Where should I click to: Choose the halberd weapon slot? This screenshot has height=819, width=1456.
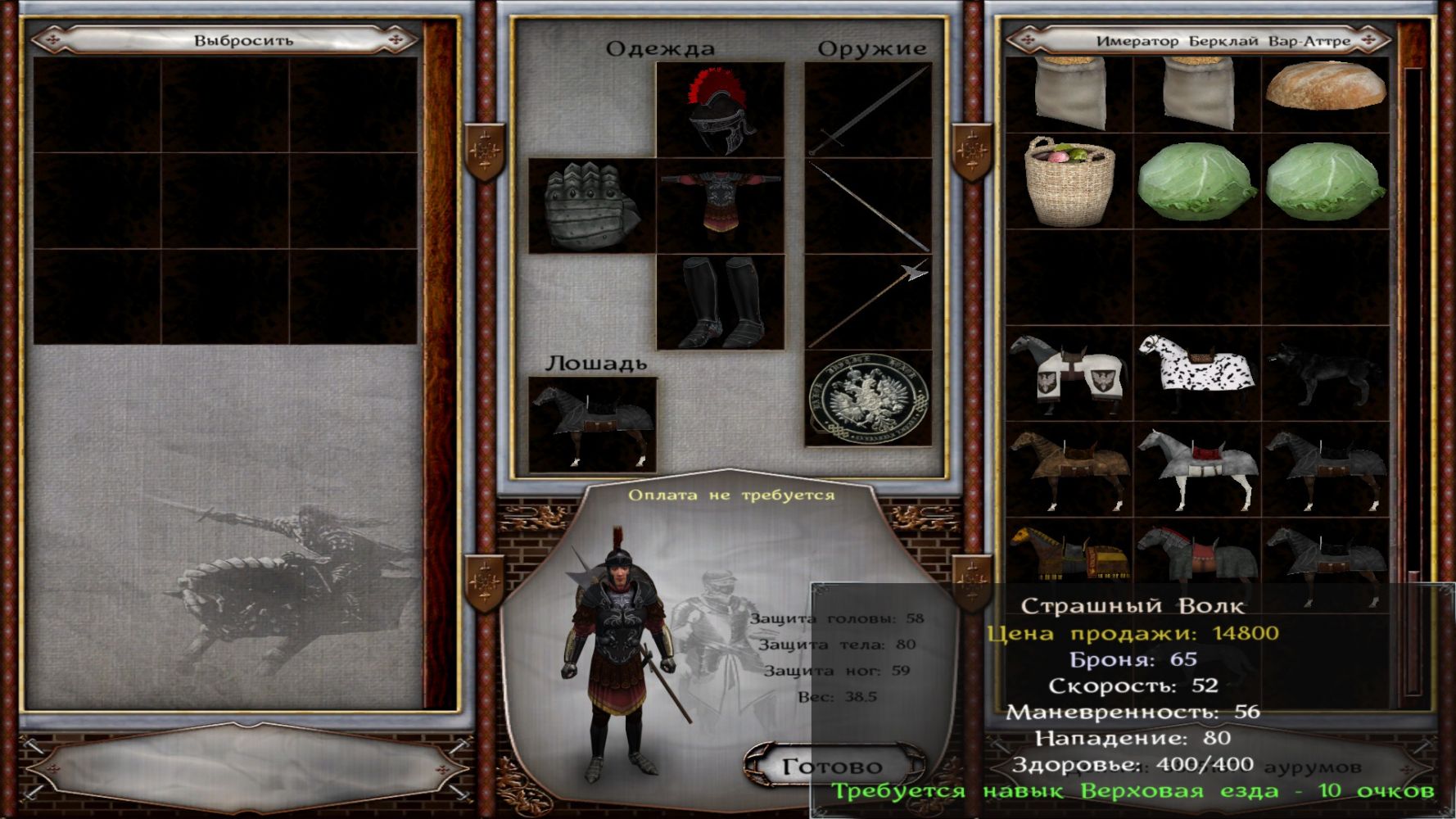click(x=868, y=302)
